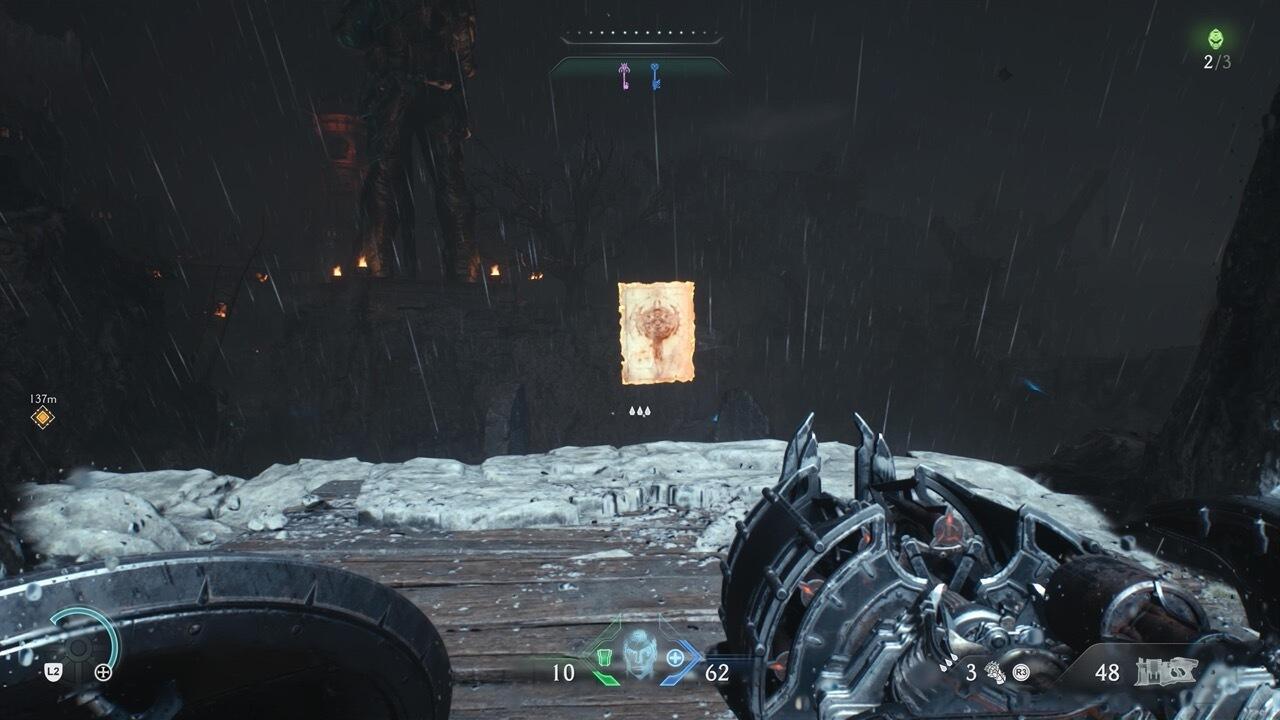Image resolution: width=1280 pixels, height=720 pixels.
Task: Select the purple witch key icon
Action: click(624, 76)
